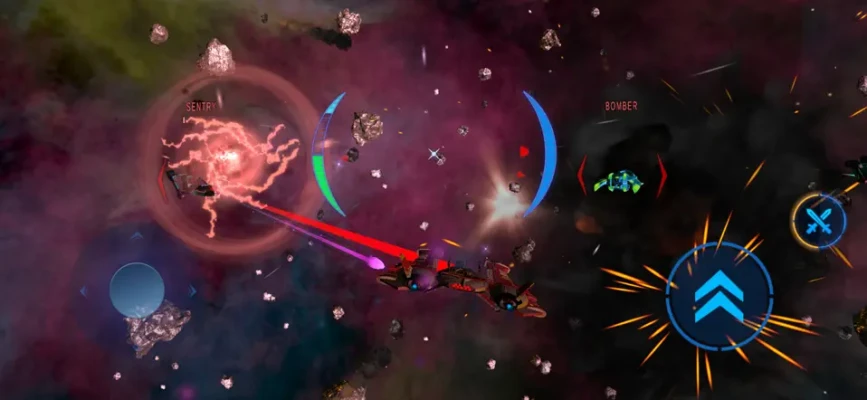Activate the double-chevron boost button
This screenshot has height=400, width=867.
(719, 296)
